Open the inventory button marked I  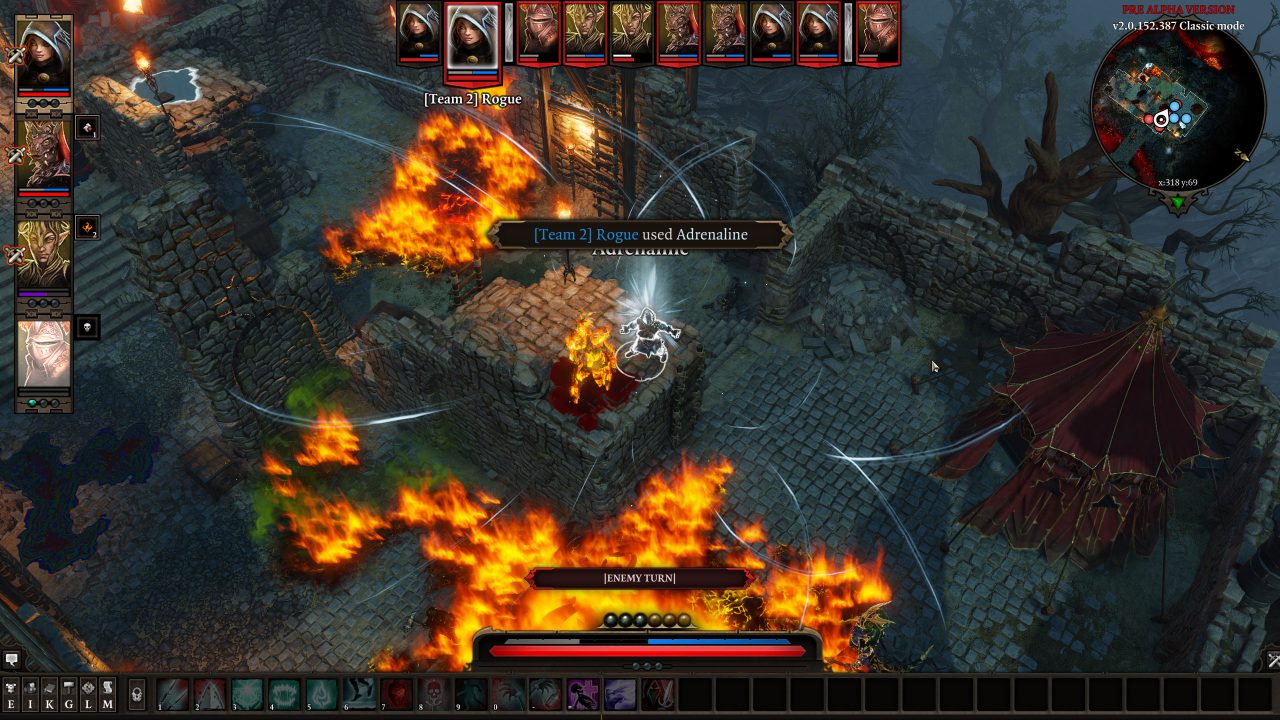tap(30, 691)
